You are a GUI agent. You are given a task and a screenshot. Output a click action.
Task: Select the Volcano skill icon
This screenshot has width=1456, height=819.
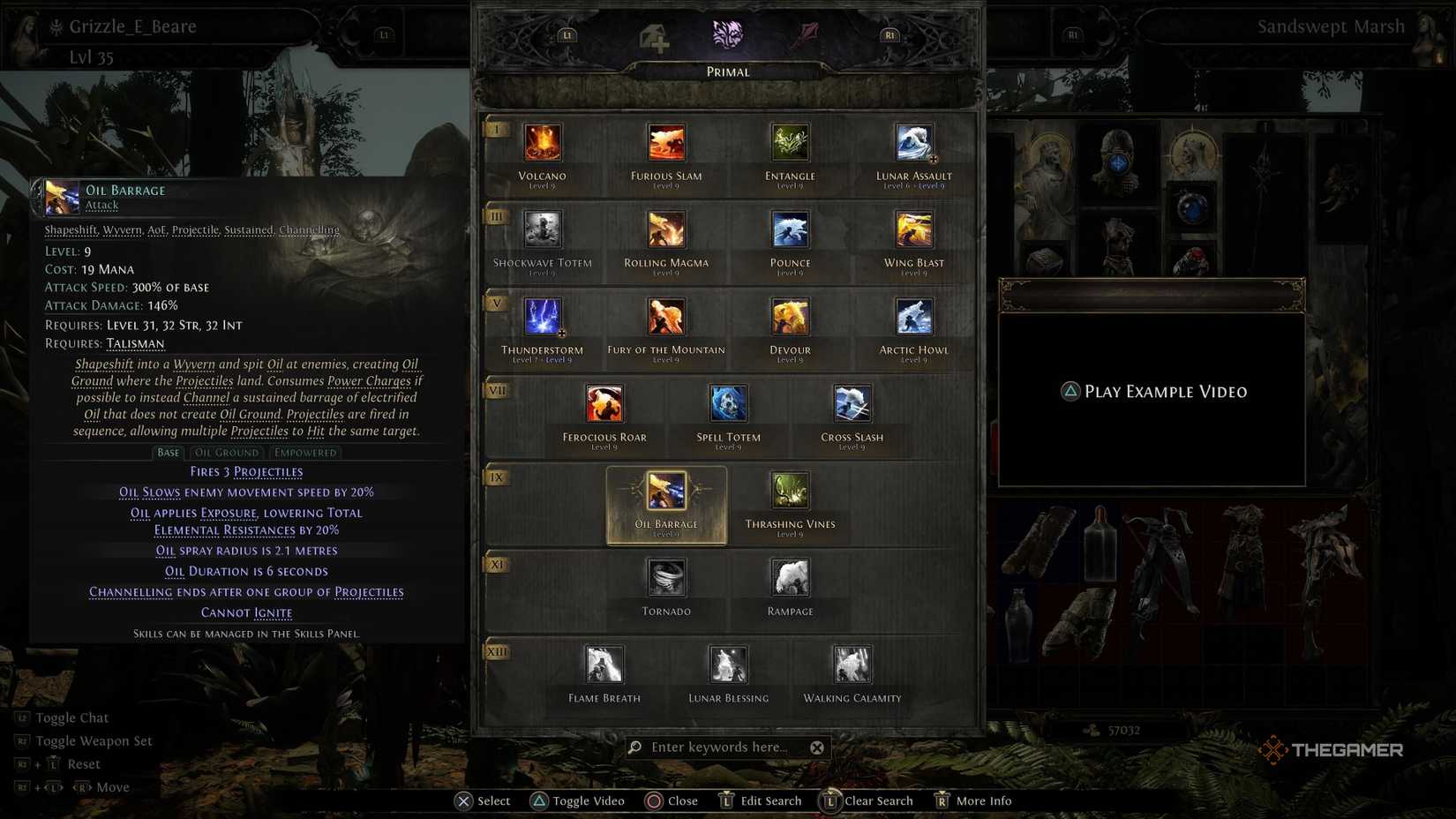point(542,143)
